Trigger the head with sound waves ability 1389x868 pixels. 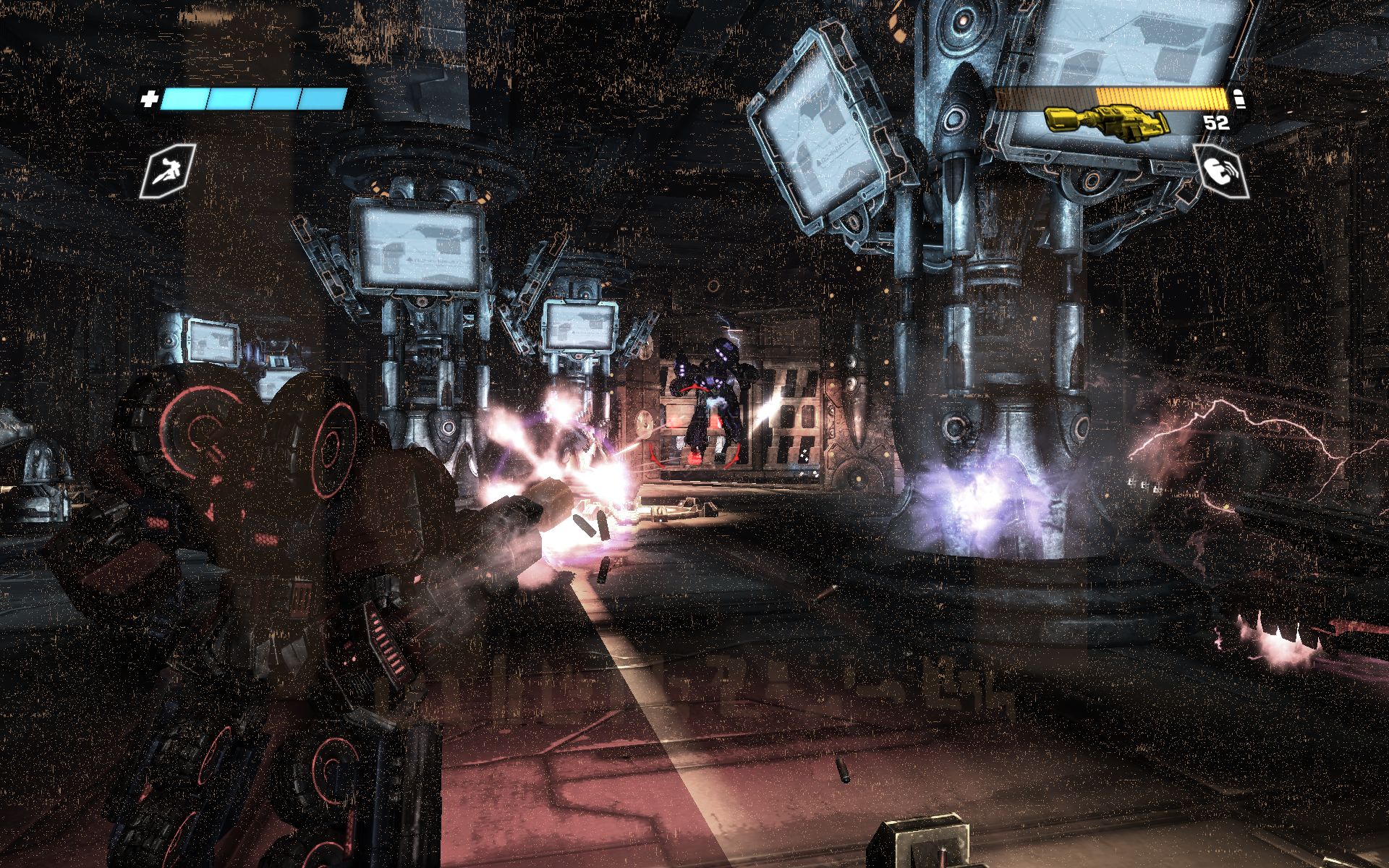click(x=1220, y=171)
